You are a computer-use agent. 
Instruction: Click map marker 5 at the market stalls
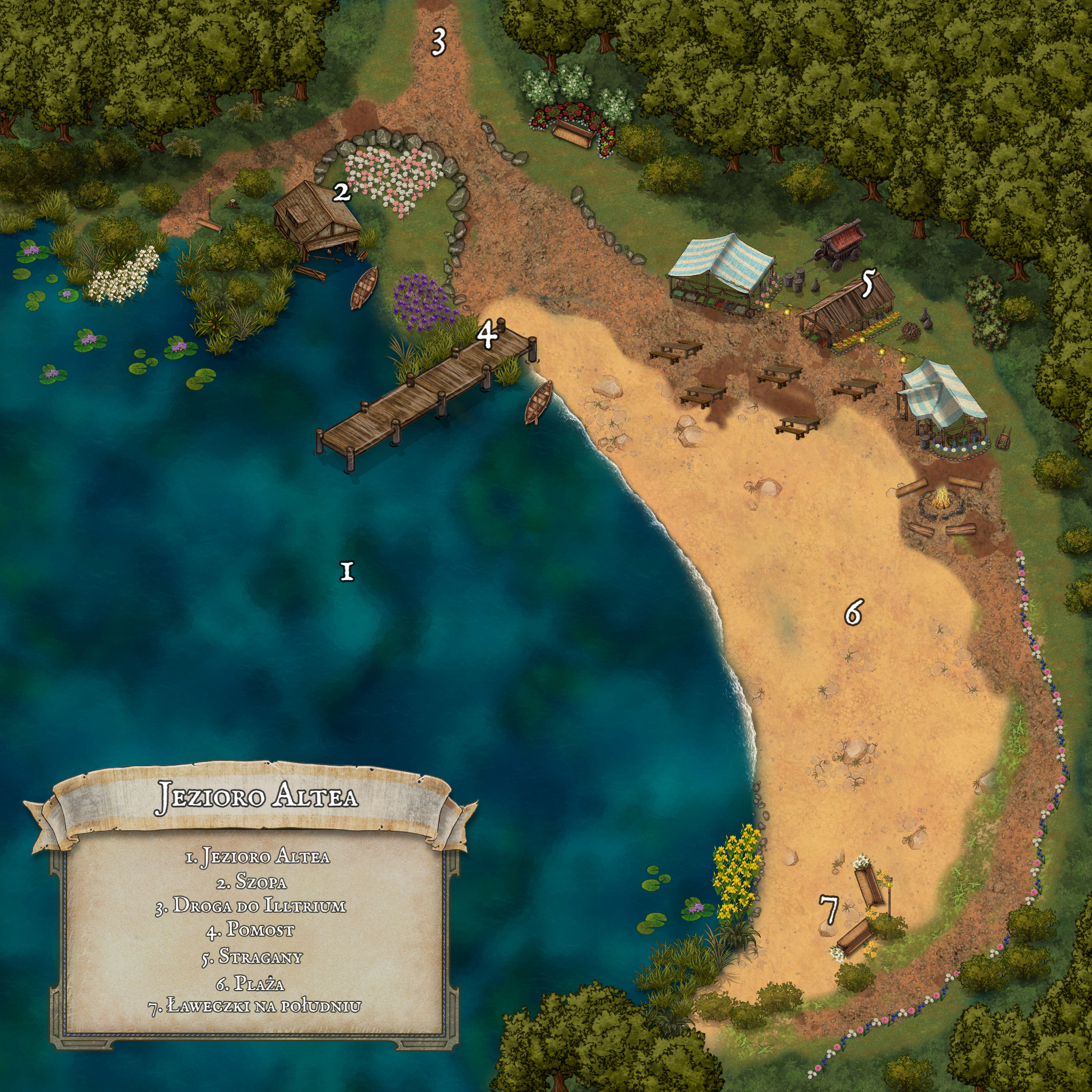pos(868,284)
